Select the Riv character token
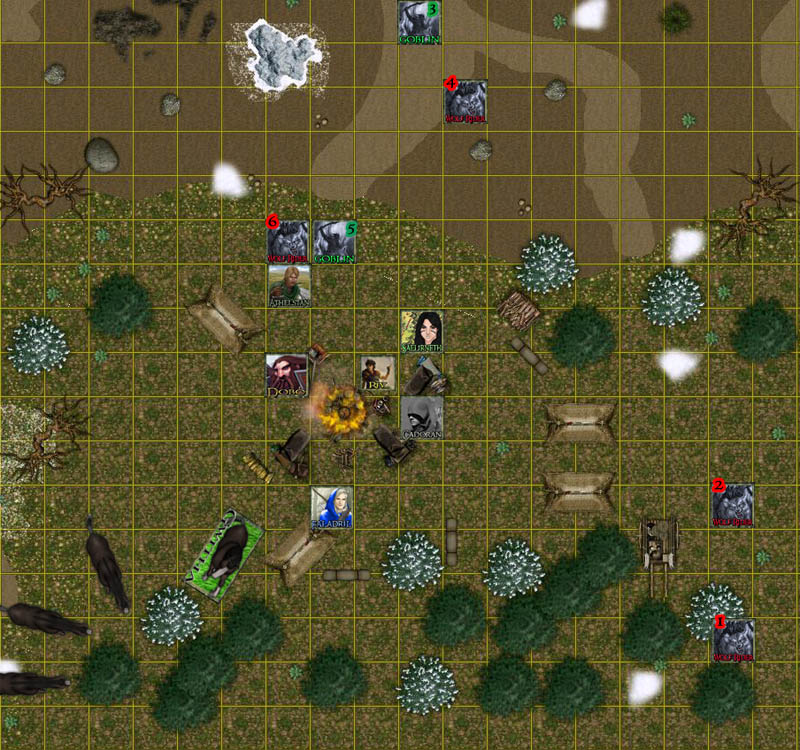This screenshot has height=750, width=800. [376, 374]
